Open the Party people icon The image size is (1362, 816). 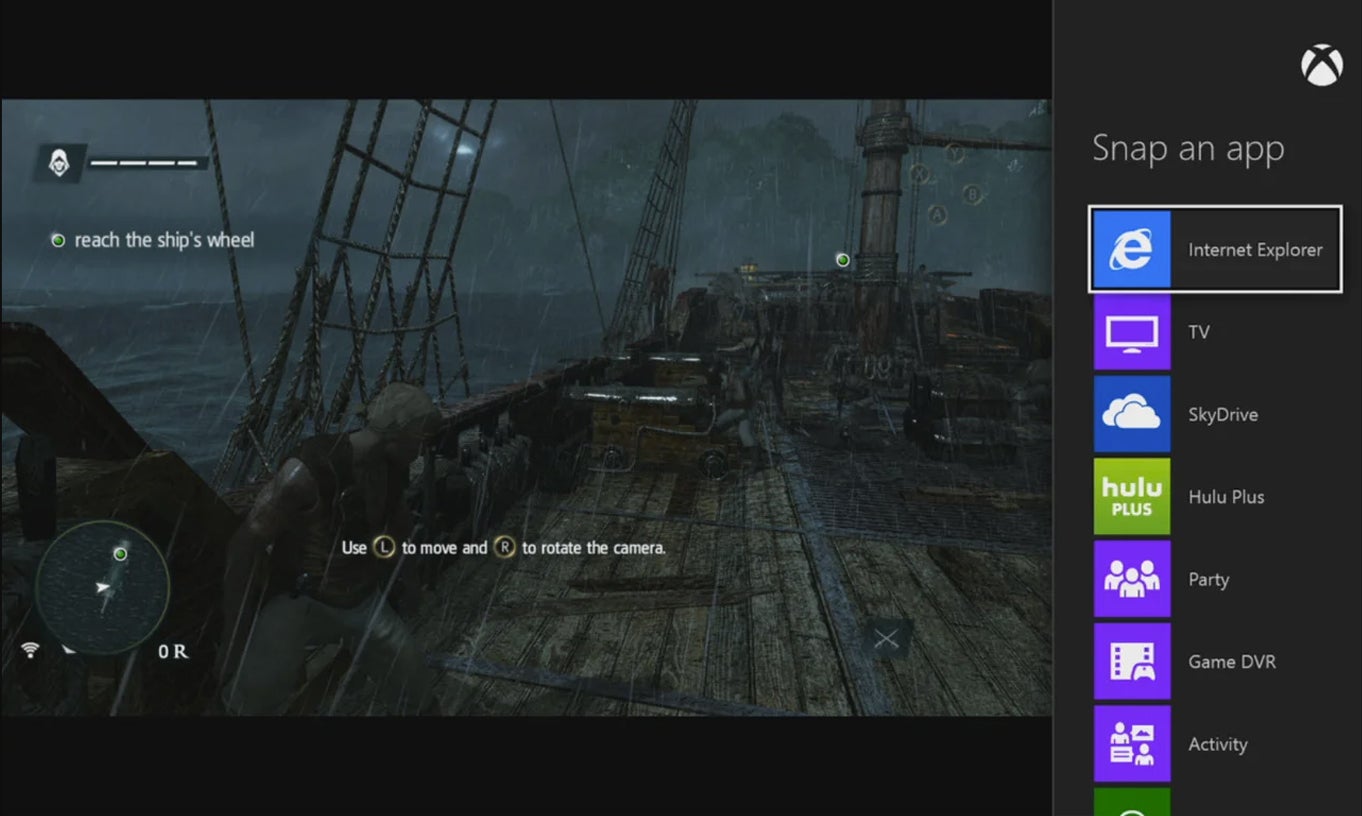coord(1131,579)
